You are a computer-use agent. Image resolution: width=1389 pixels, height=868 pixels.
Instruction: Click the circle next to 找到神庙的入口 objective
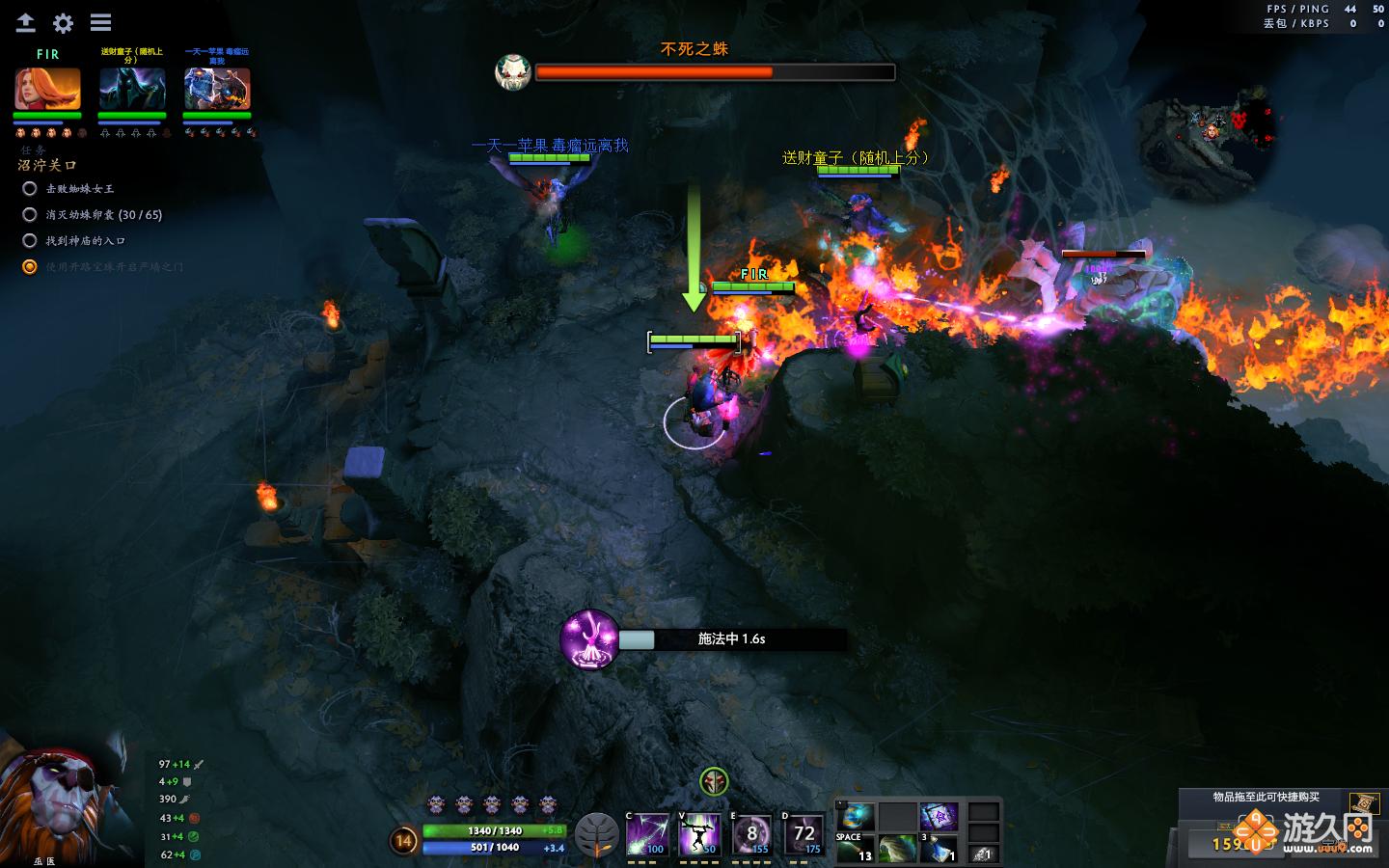30,240
